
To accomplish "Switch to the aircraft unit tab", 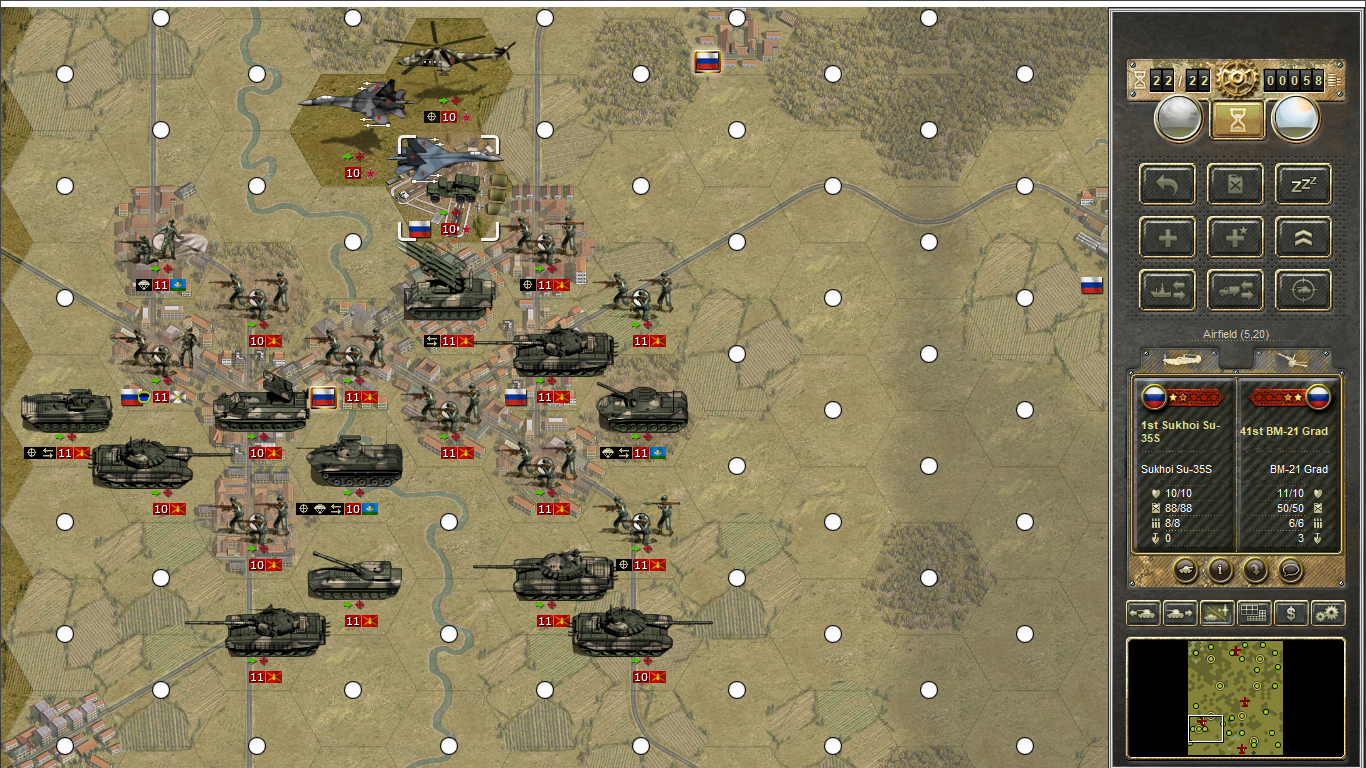I will (1189, 360).
